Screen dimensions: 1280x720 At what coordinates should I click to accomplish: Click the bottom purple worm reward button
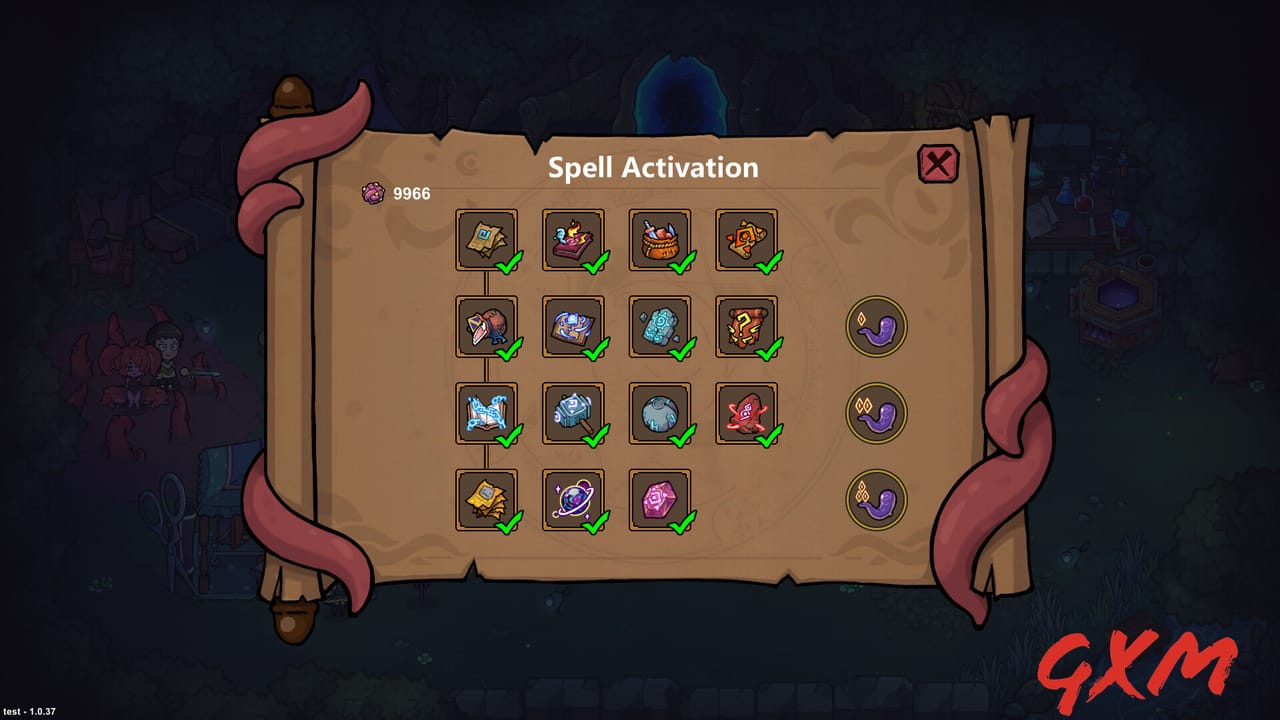(876, 497)
